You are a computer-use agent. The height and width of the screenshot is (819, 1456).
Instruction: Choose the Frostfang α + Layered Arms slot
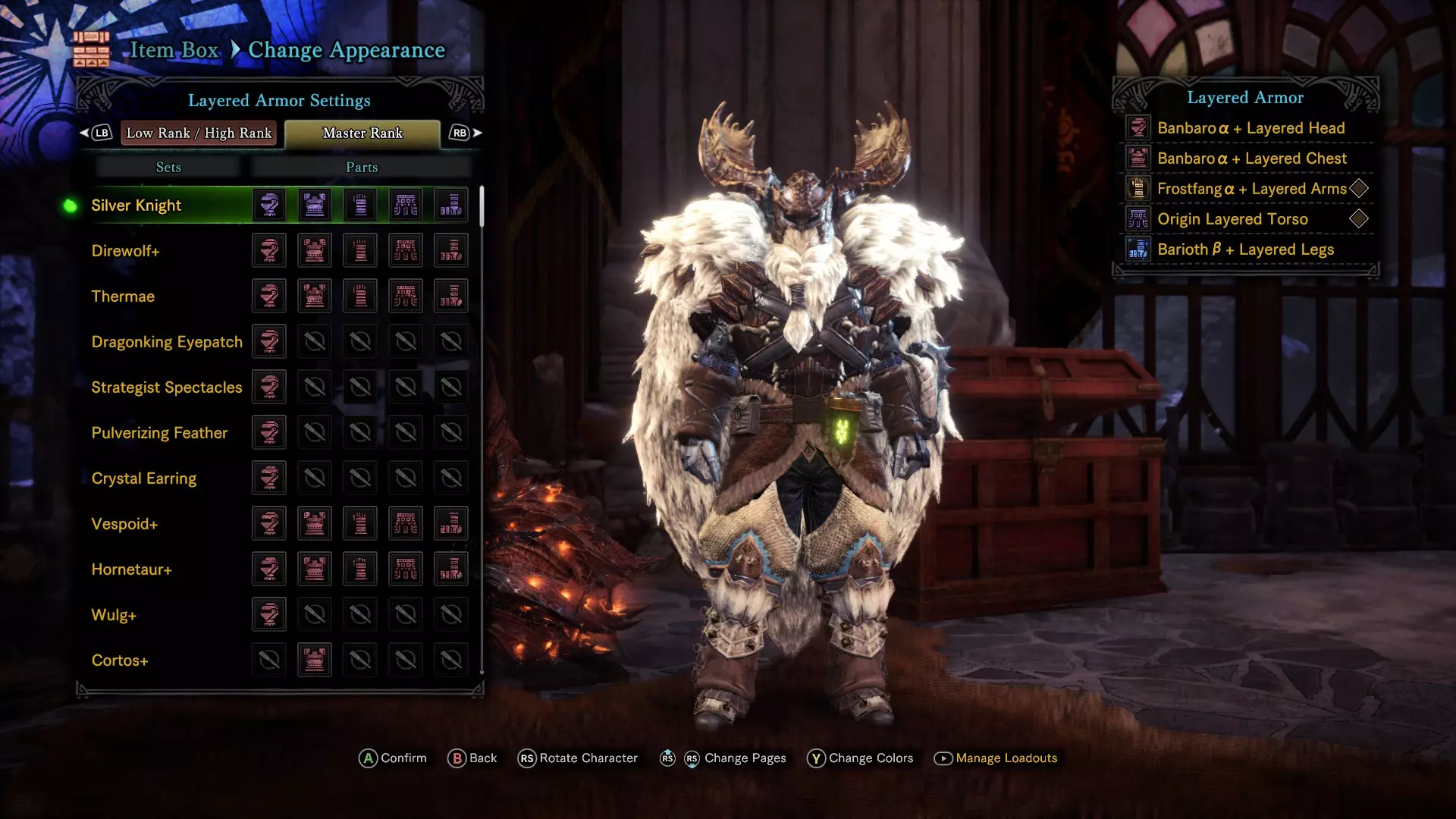(1251, 189)
